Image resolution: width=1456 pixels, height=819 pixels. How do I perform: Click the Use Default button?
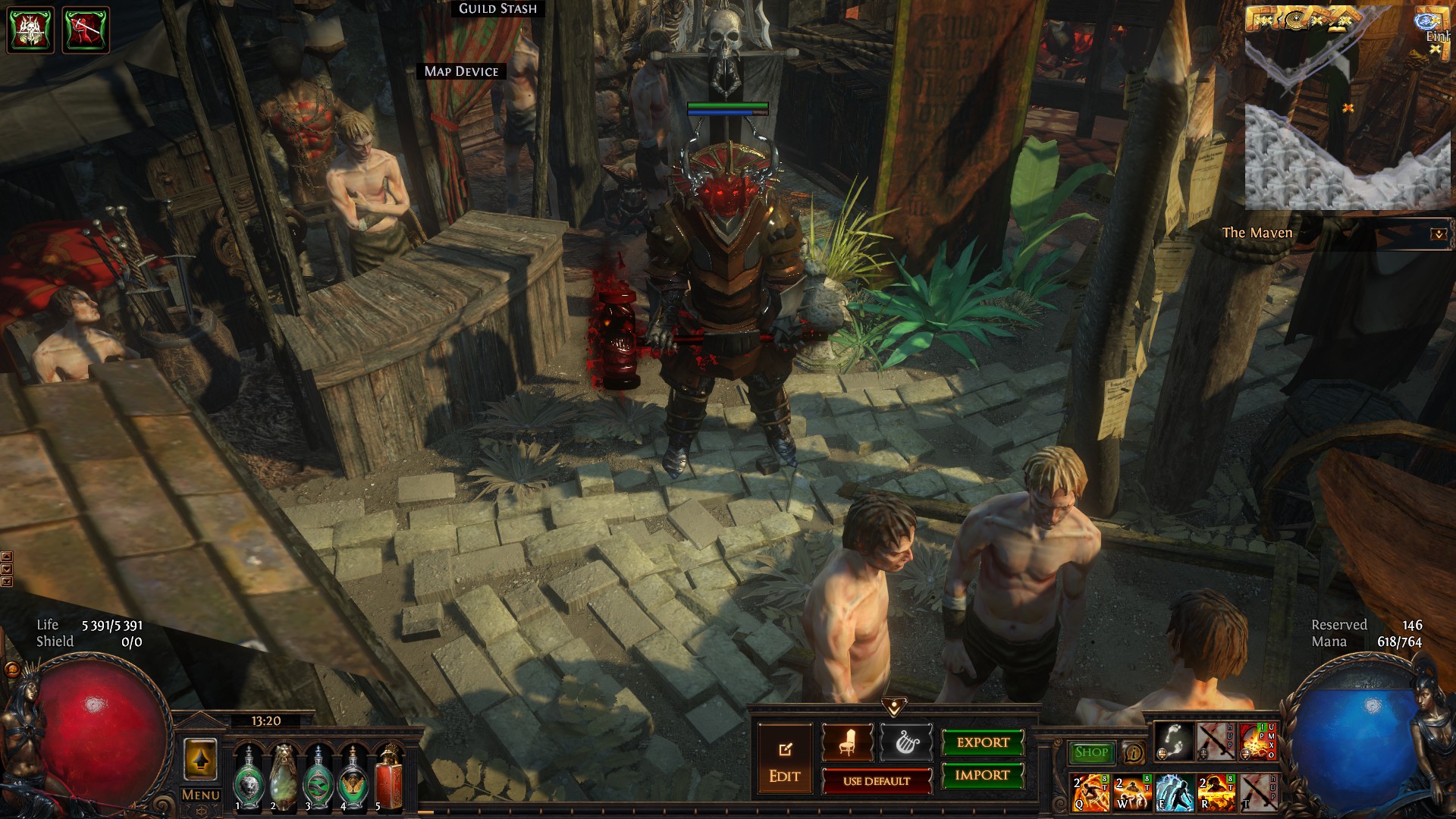(x=877, y=781)
